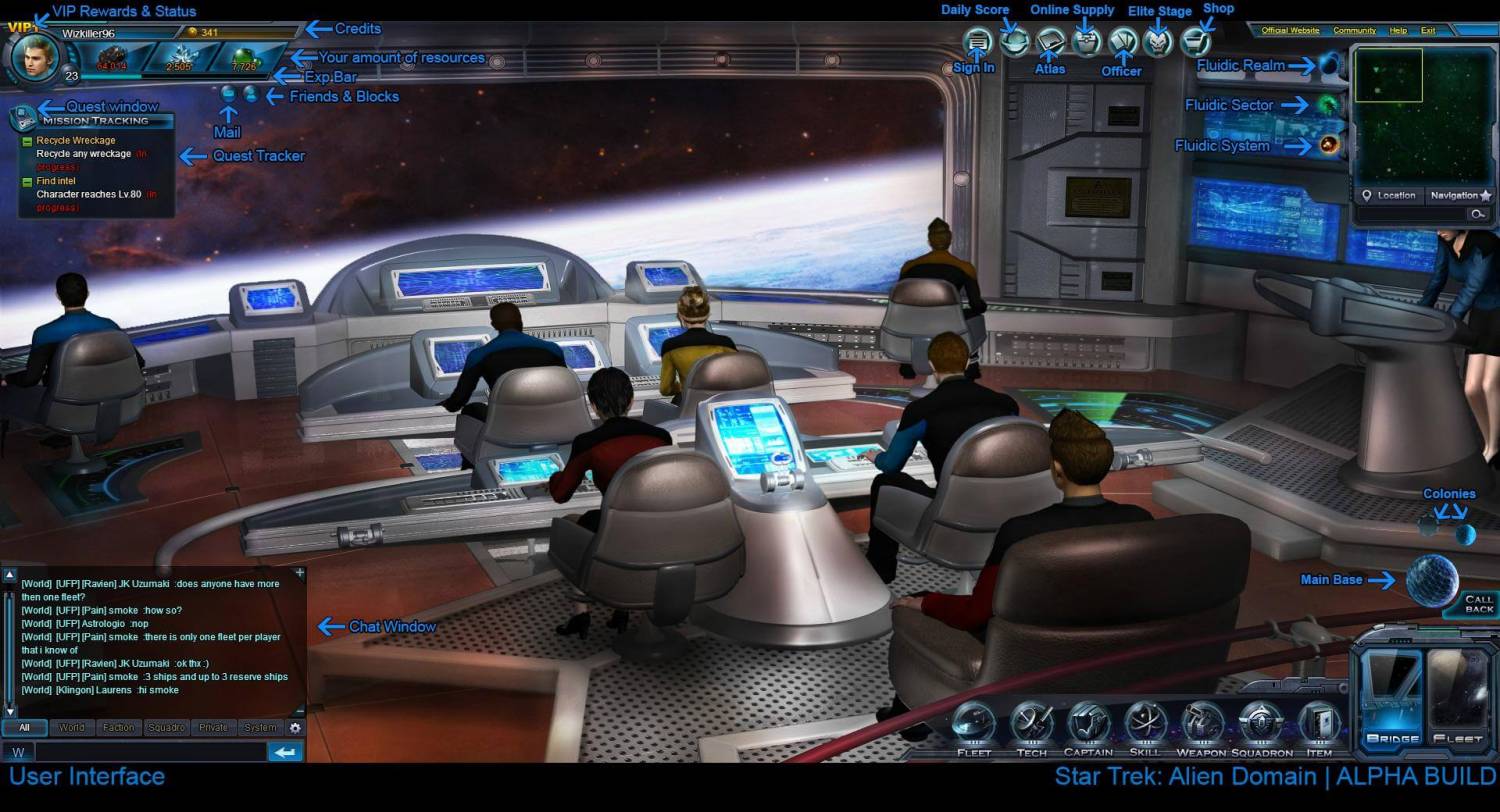Click the Exit link
1500x812 pixels.
1428,31
